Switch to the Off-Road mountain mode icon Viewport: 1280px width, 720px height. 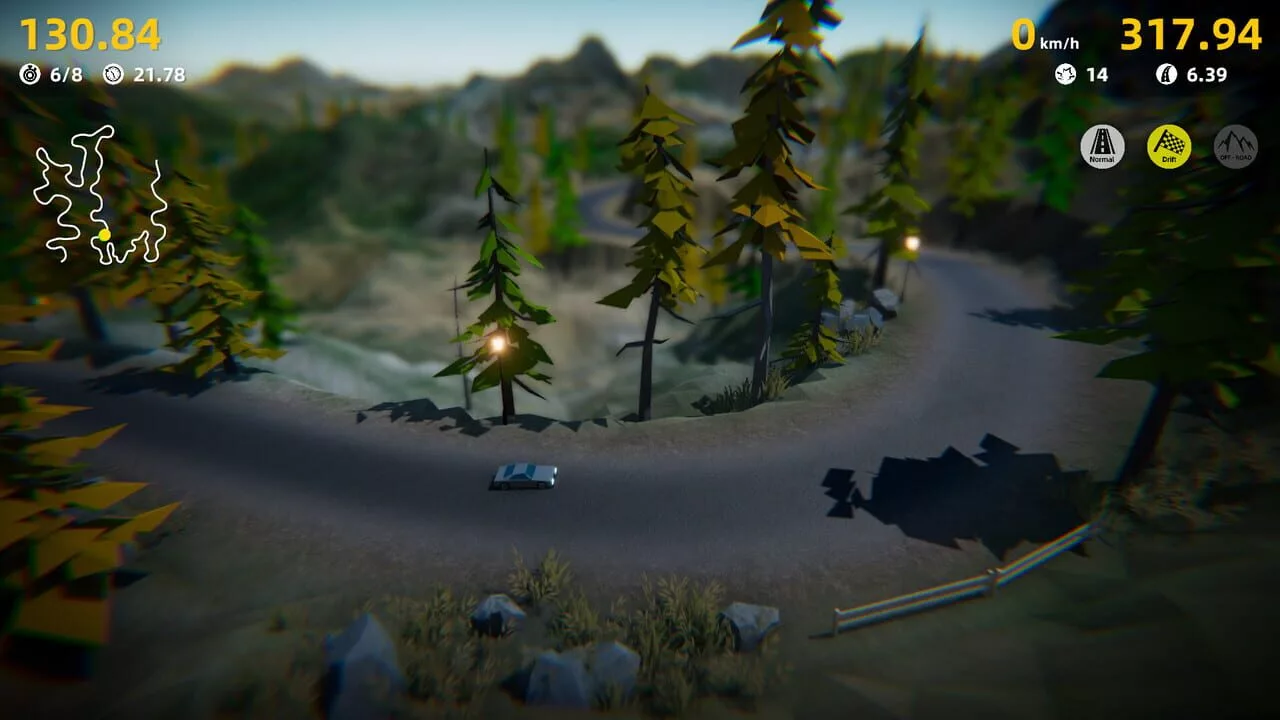[x=1235, y=147]
